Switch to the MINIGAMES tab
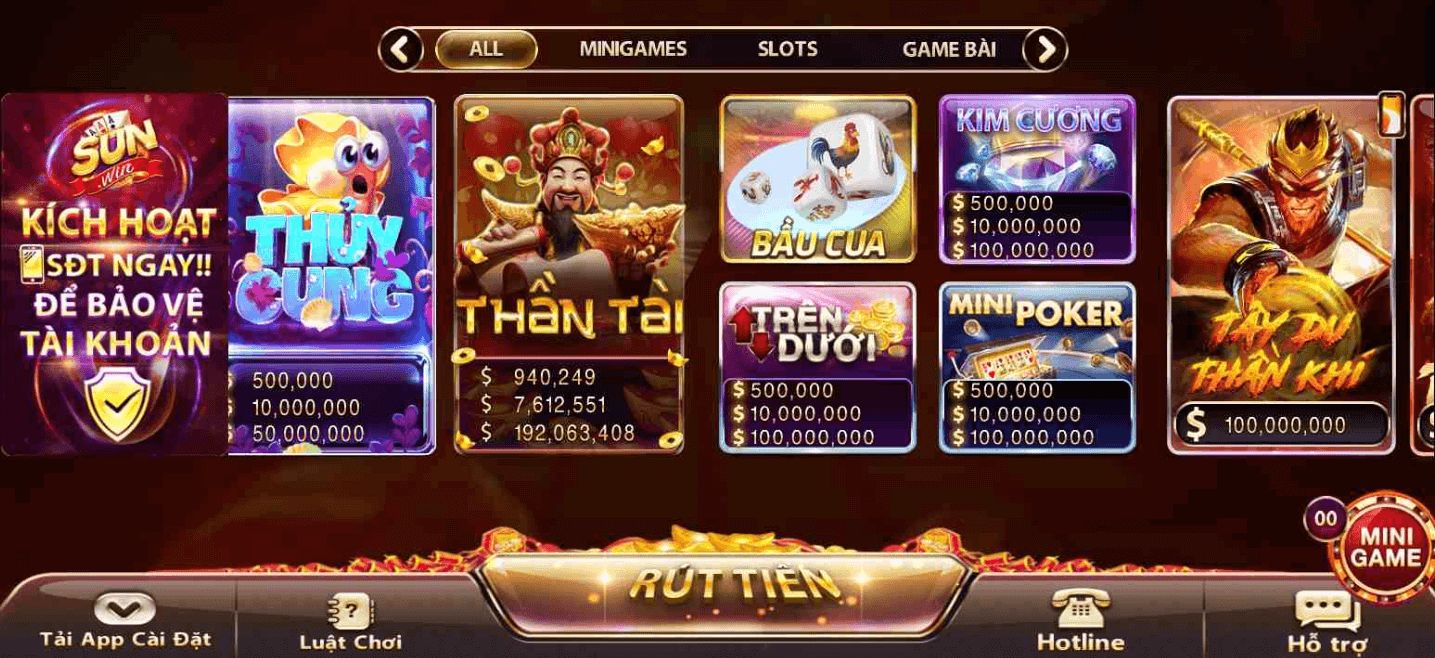 tap(633, 49)
